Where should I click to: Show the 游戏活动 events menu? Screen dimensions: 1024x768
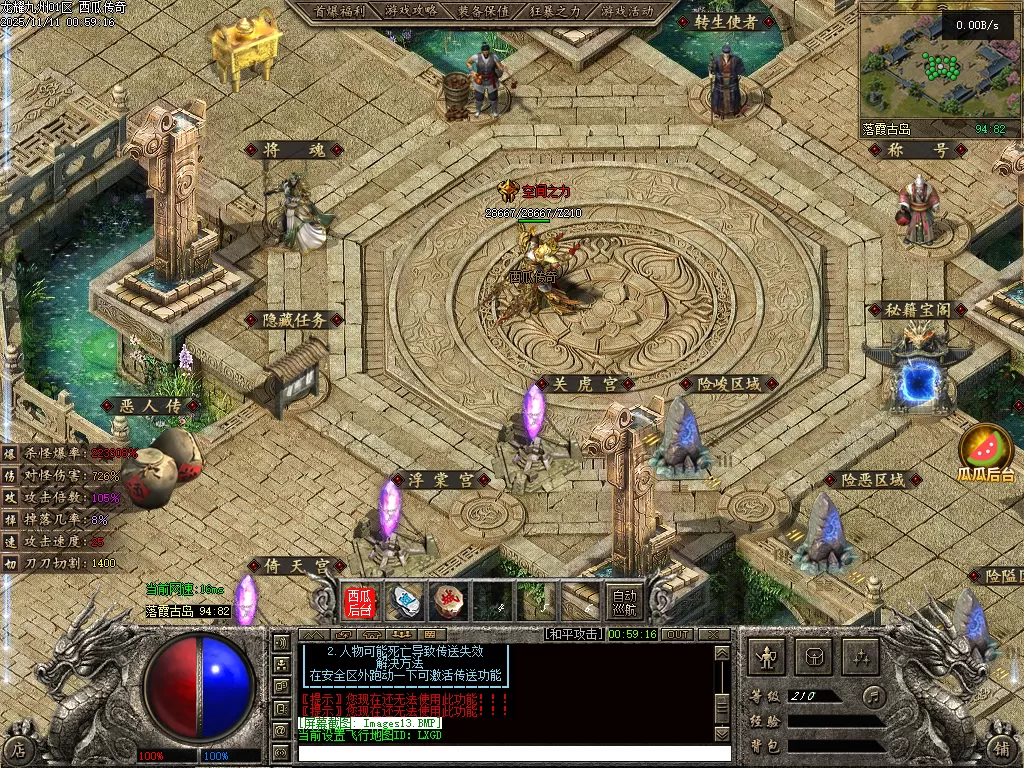pos(628,11)
